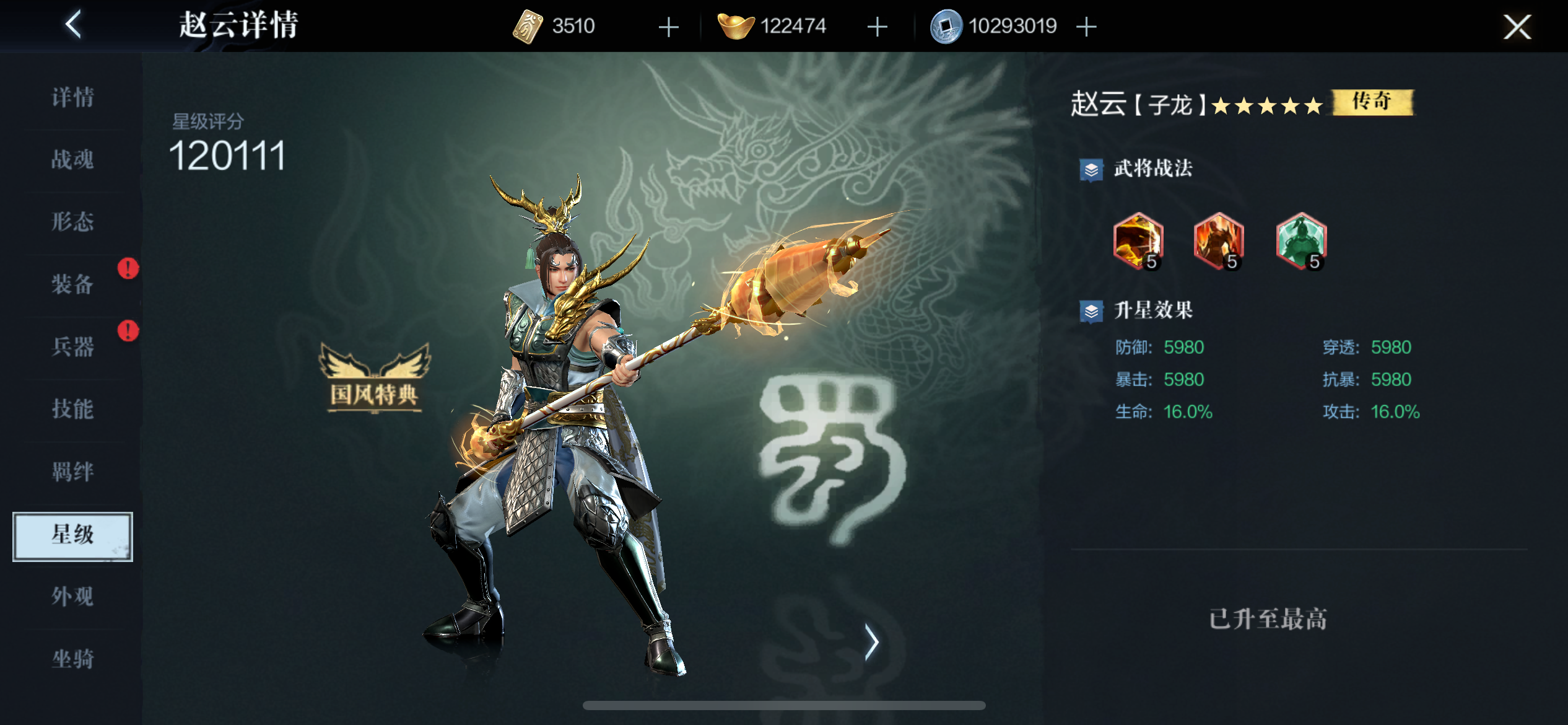Screen dimensions: 1568x725
Task: Switch to the 战魂 tab
Action: tap(73, 159)
